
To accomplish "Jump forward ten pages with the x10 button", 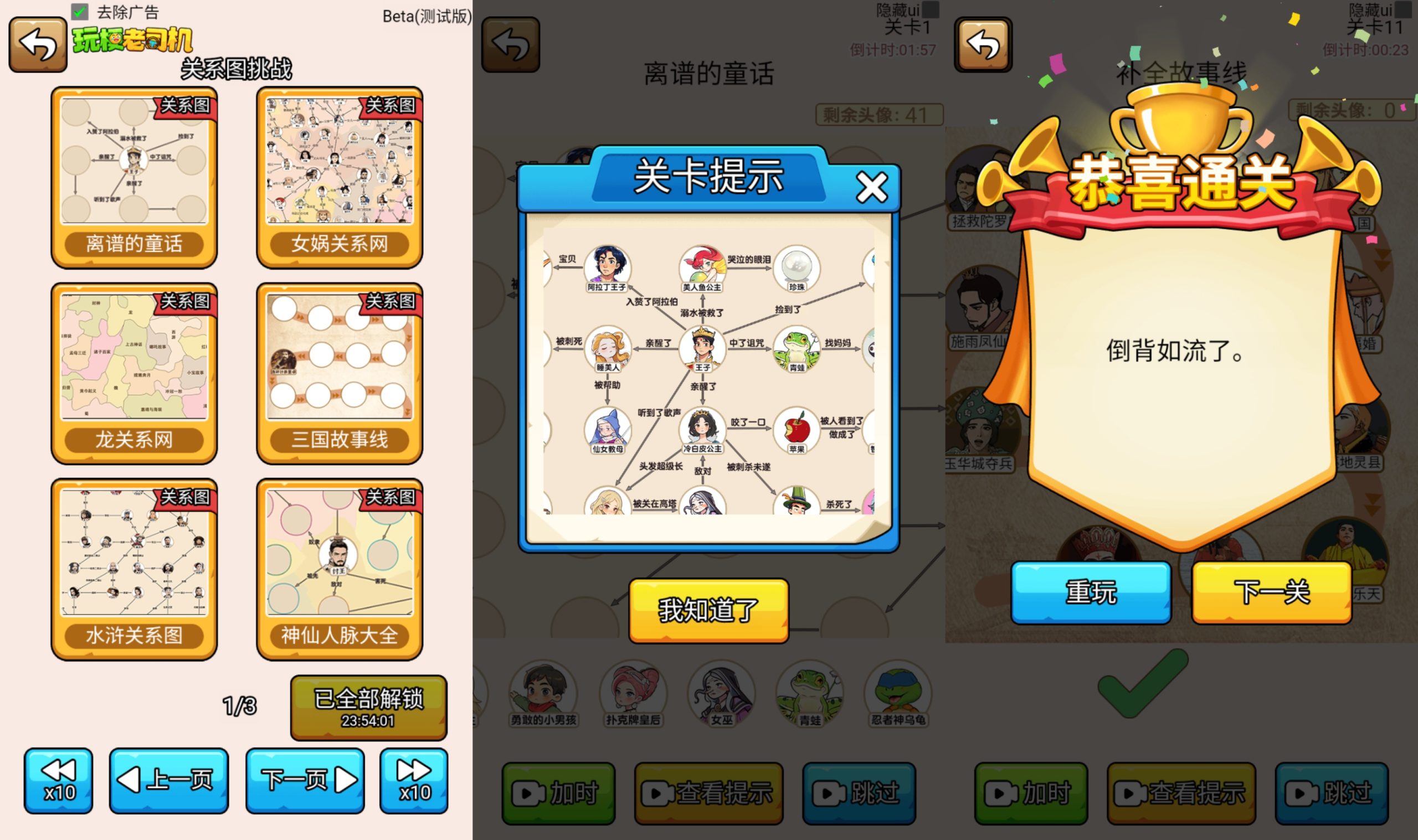I will [414, 780].
